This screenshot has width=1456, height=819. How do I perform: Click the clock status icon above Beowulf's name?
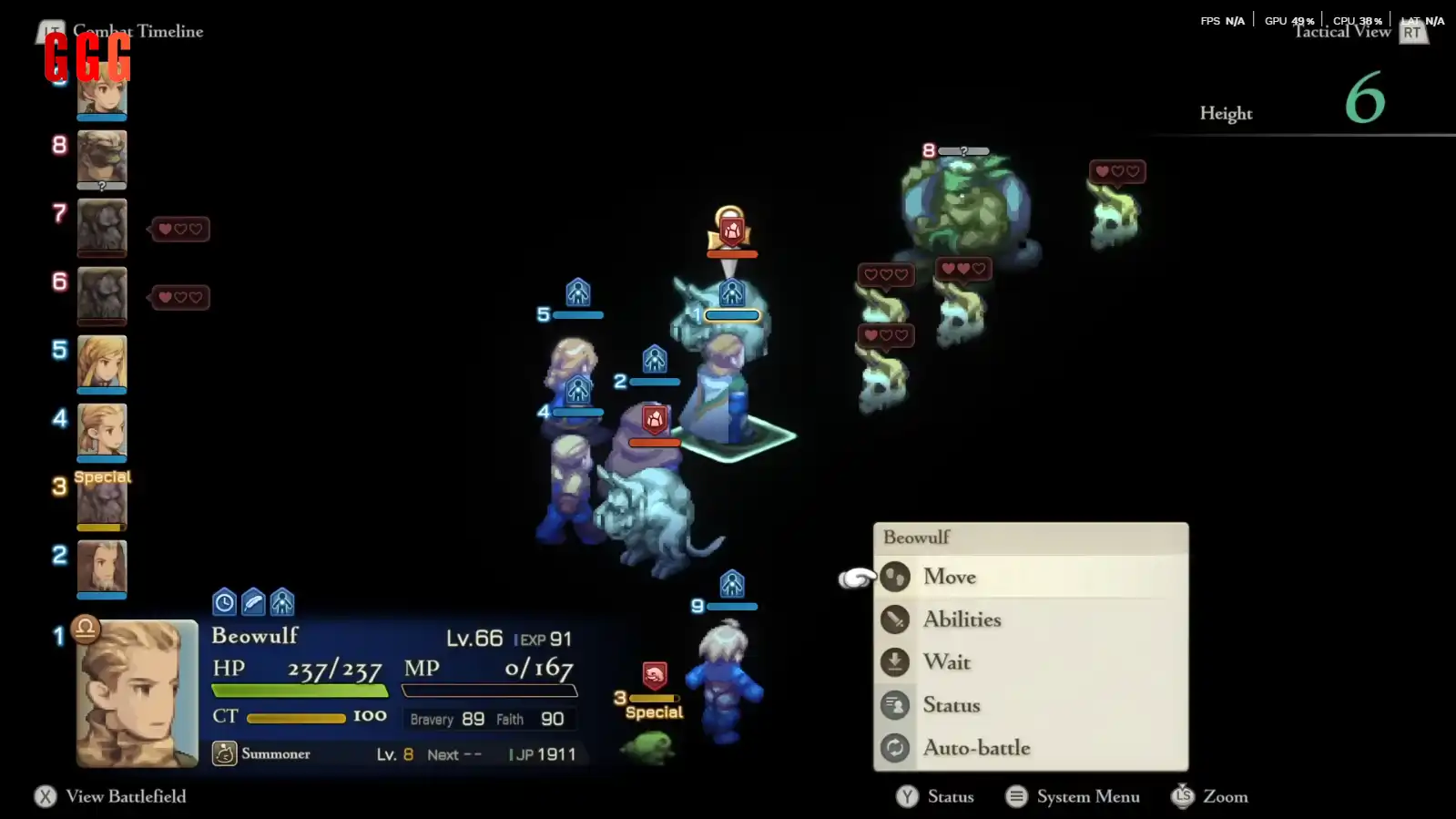pyautogui.click(x=224, y=602)
